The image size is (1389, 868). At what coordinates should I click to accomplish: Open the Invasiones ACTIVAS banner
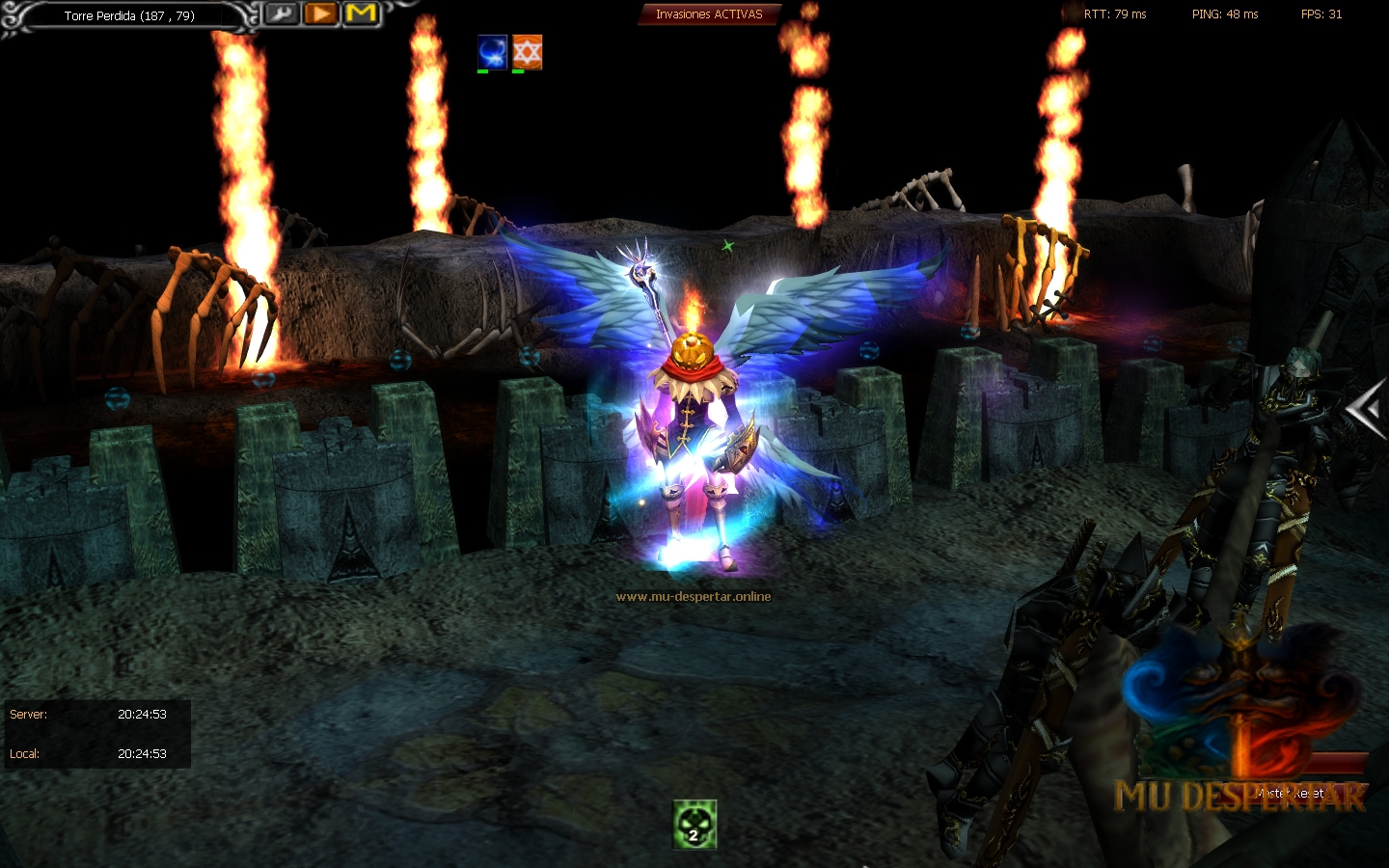pyautogui.click(x=709, y=14)
